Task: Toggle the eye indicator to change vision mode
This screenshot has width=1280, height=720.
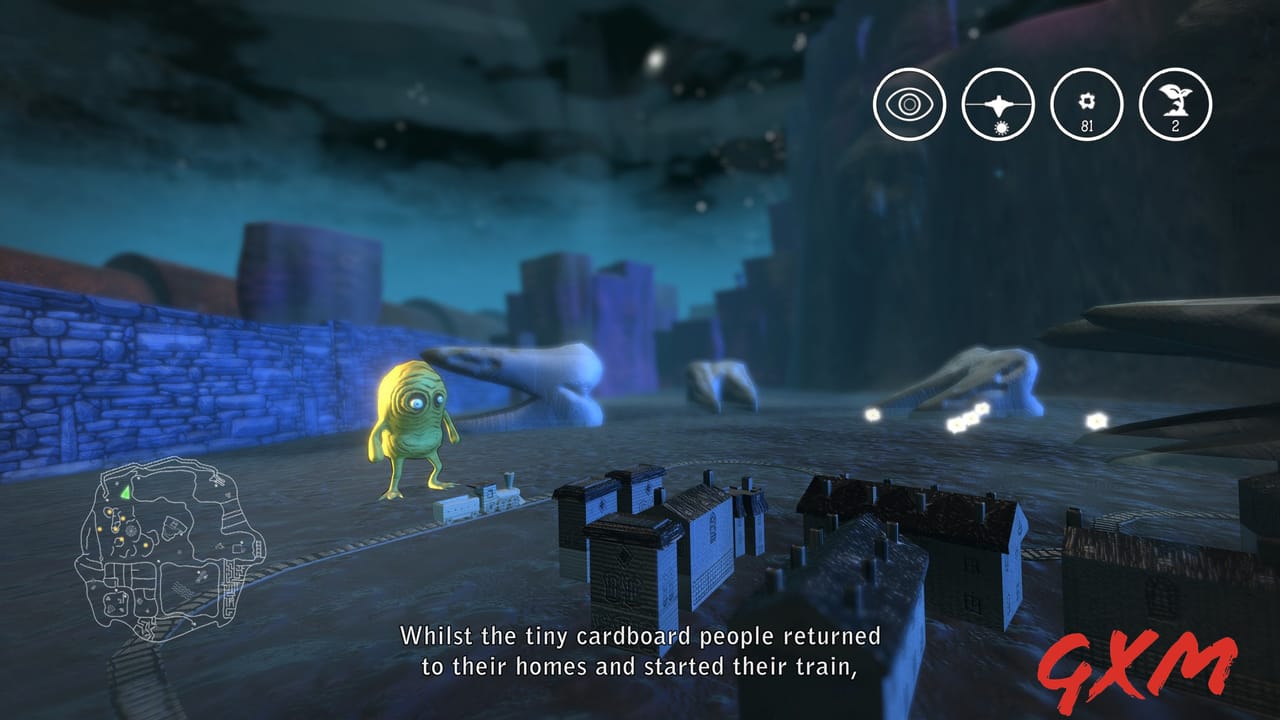Action: point(908,102)
